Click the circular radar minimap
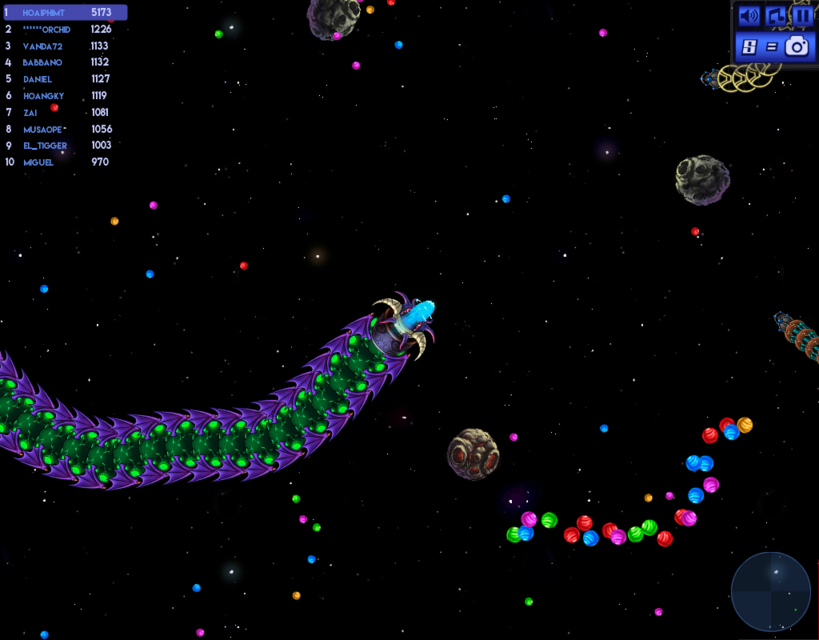This screenshot has height=640, width=819. (770, 591)
